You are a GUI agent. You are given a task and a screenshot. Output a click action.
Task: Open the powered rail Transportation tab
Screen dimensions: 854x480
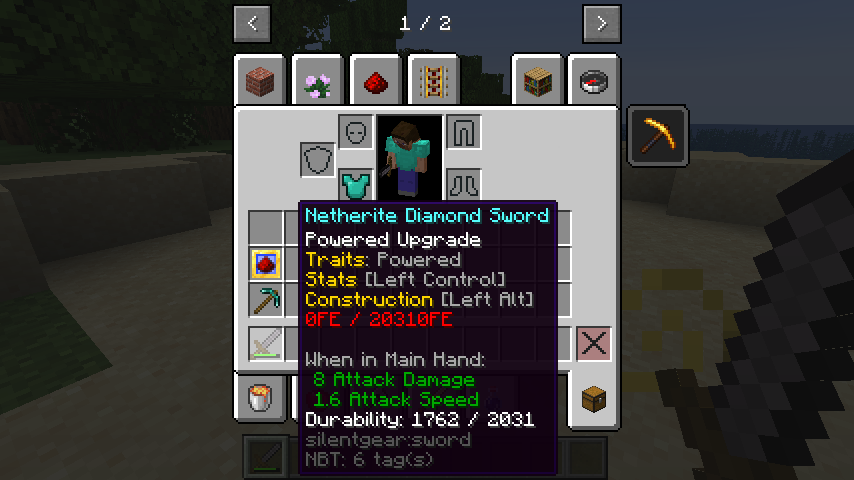click(x=433, y=82)
